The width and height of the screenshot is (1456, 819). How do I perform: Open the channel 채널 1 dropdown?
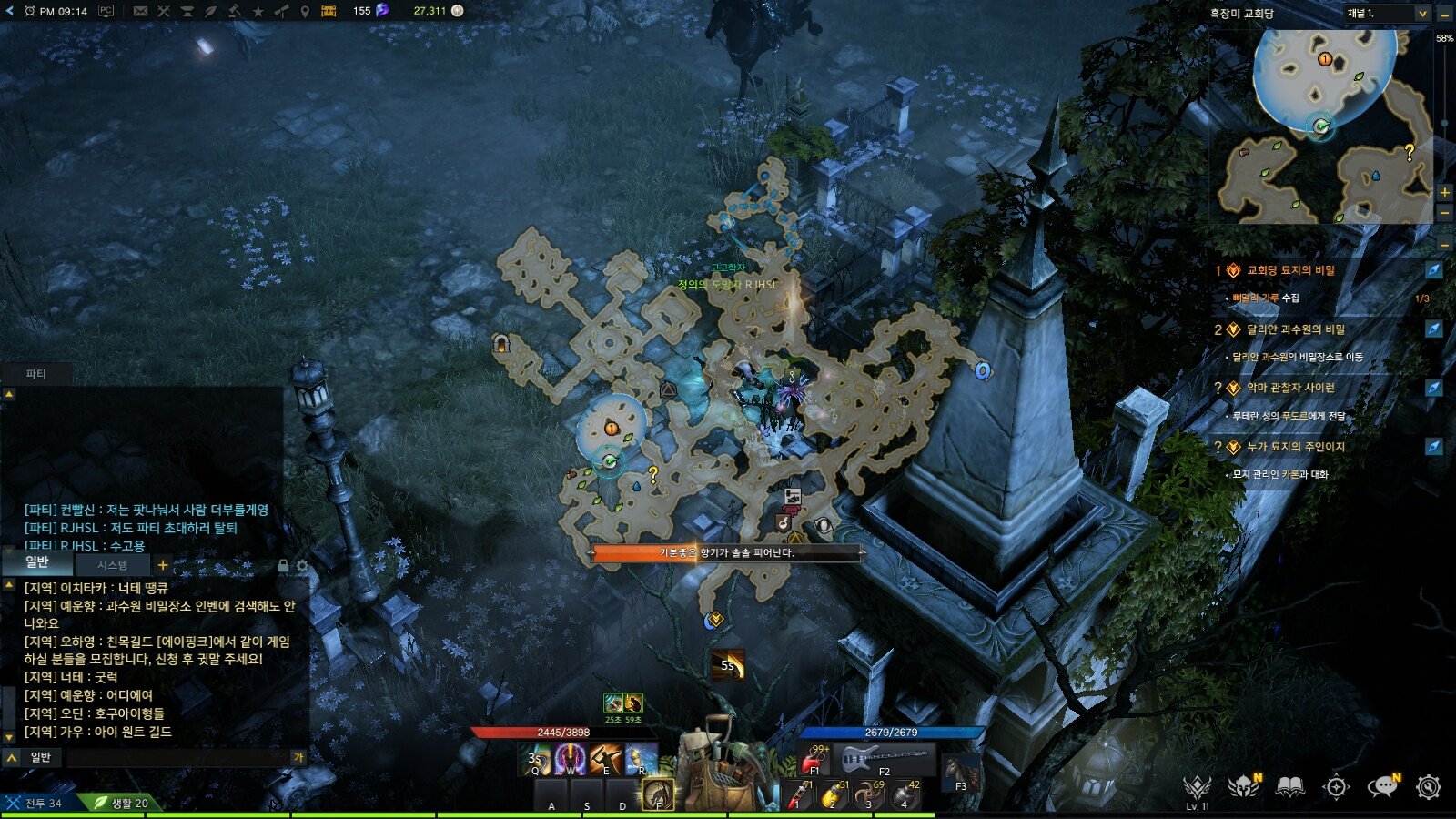tap(1387, 13)
